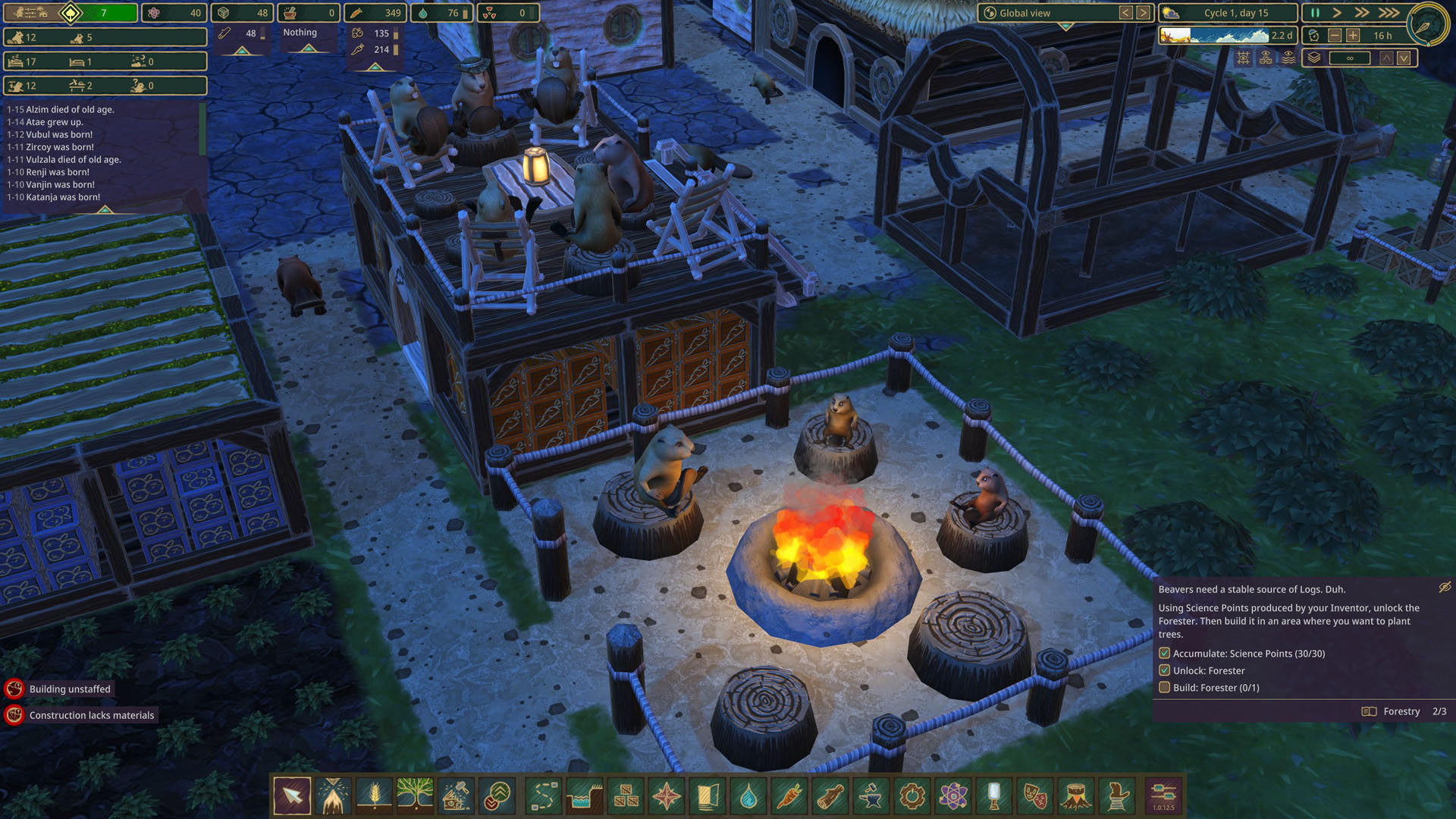Open the Science buildings atom category
Viewport: 1456px width, 819px height.
pos(952,795)
